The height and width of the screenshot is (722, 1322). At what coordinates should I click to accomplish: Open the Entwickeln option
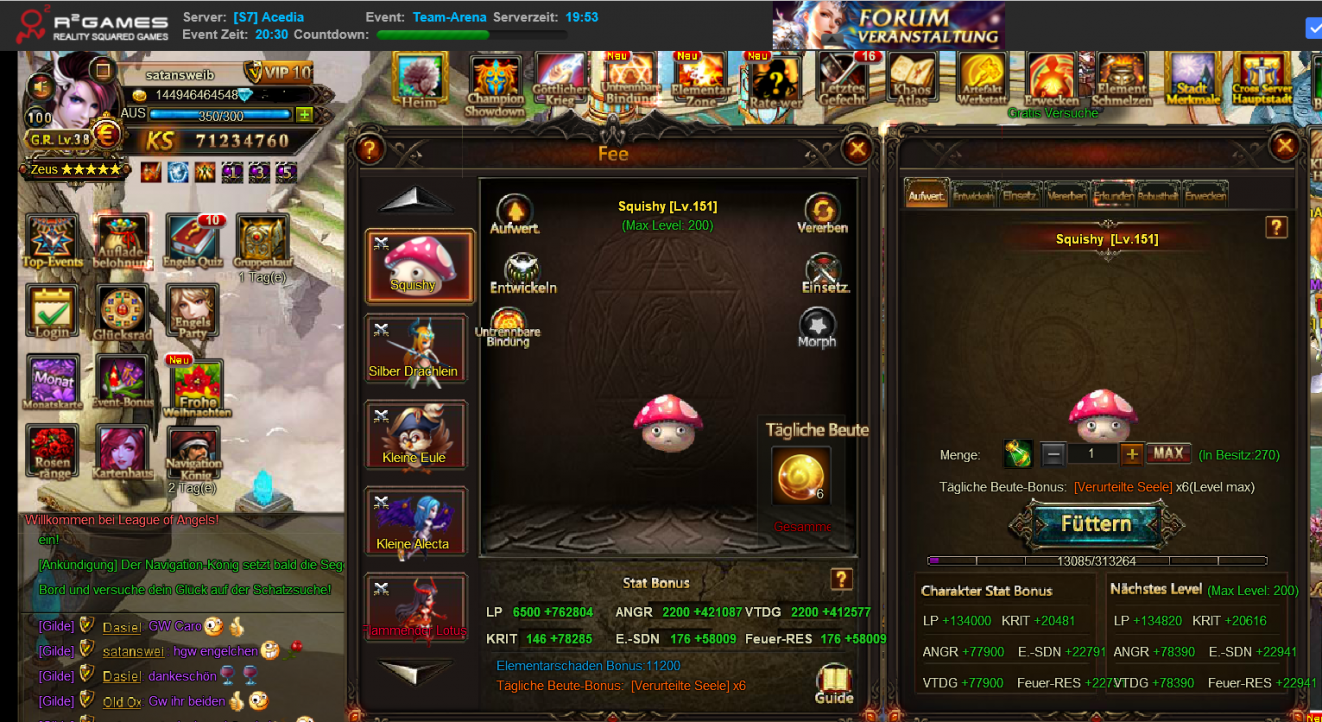point(522,272)
